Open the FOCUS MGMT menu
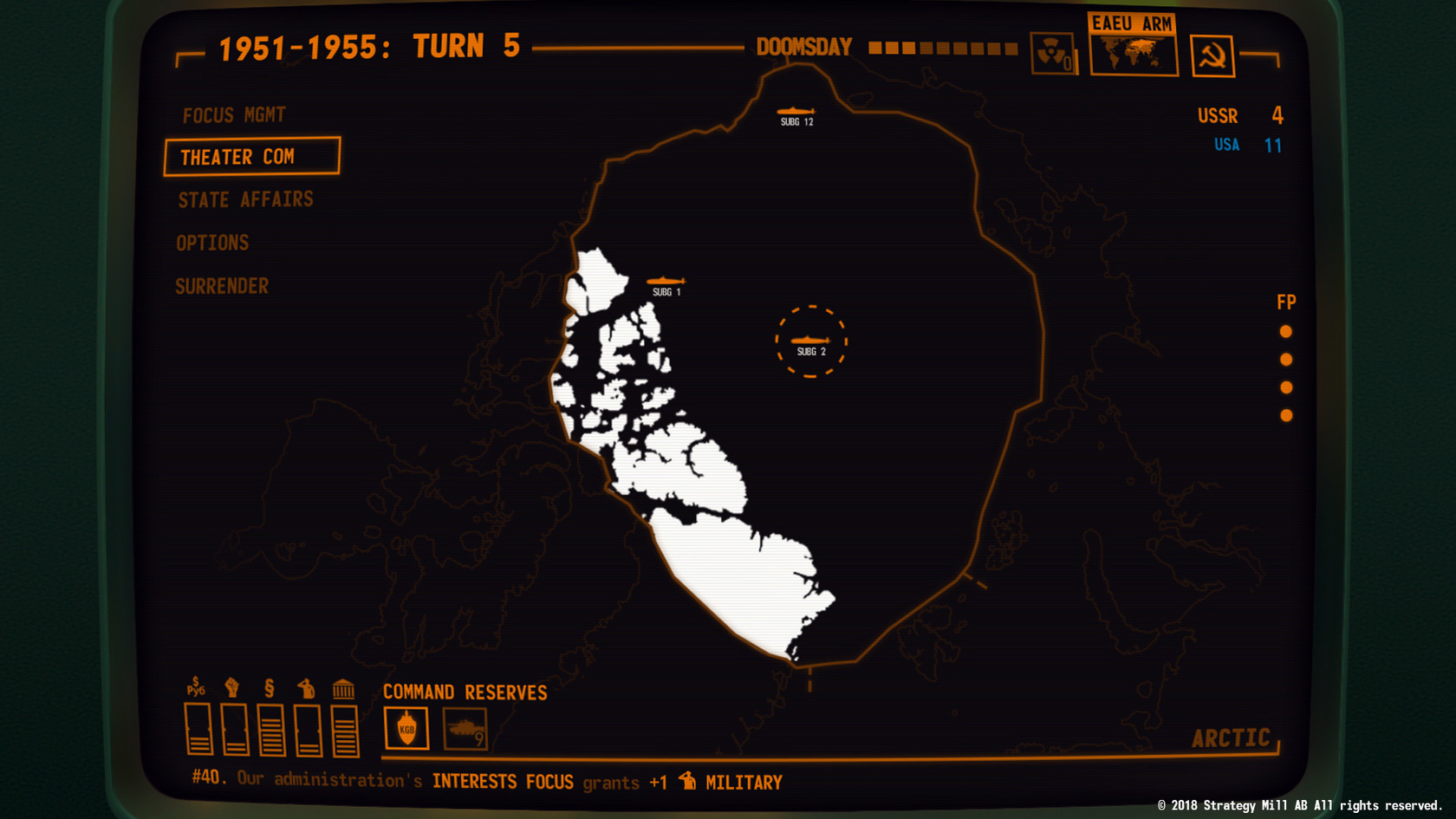The image size is (1456, 819). (233, 114)
